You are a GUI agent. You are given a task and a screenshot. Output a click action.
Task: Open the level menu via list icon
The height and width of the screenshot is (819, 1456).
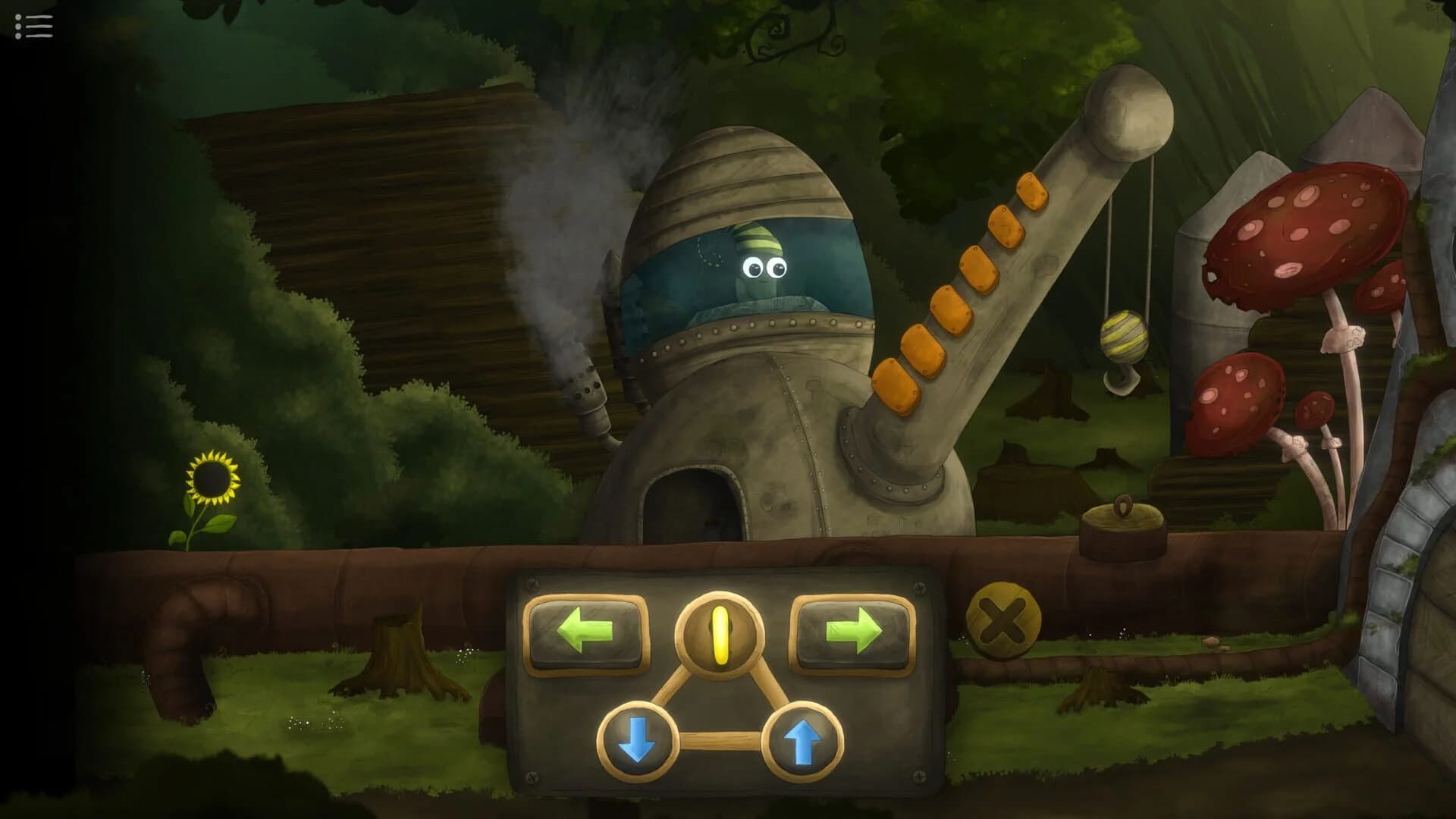pos(32,27)
